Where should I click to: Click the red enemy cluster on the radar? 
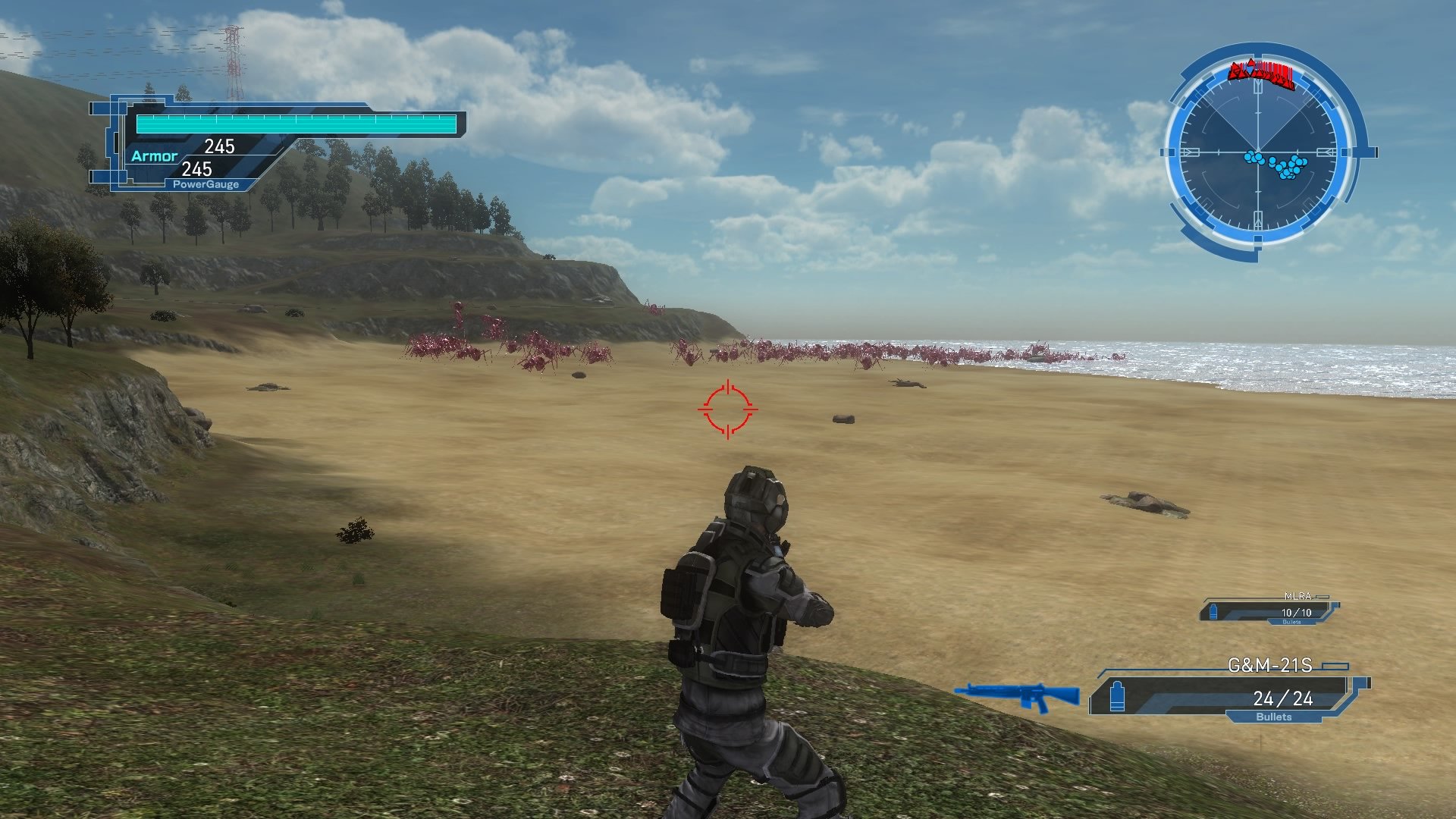(x=1260, y=74)
